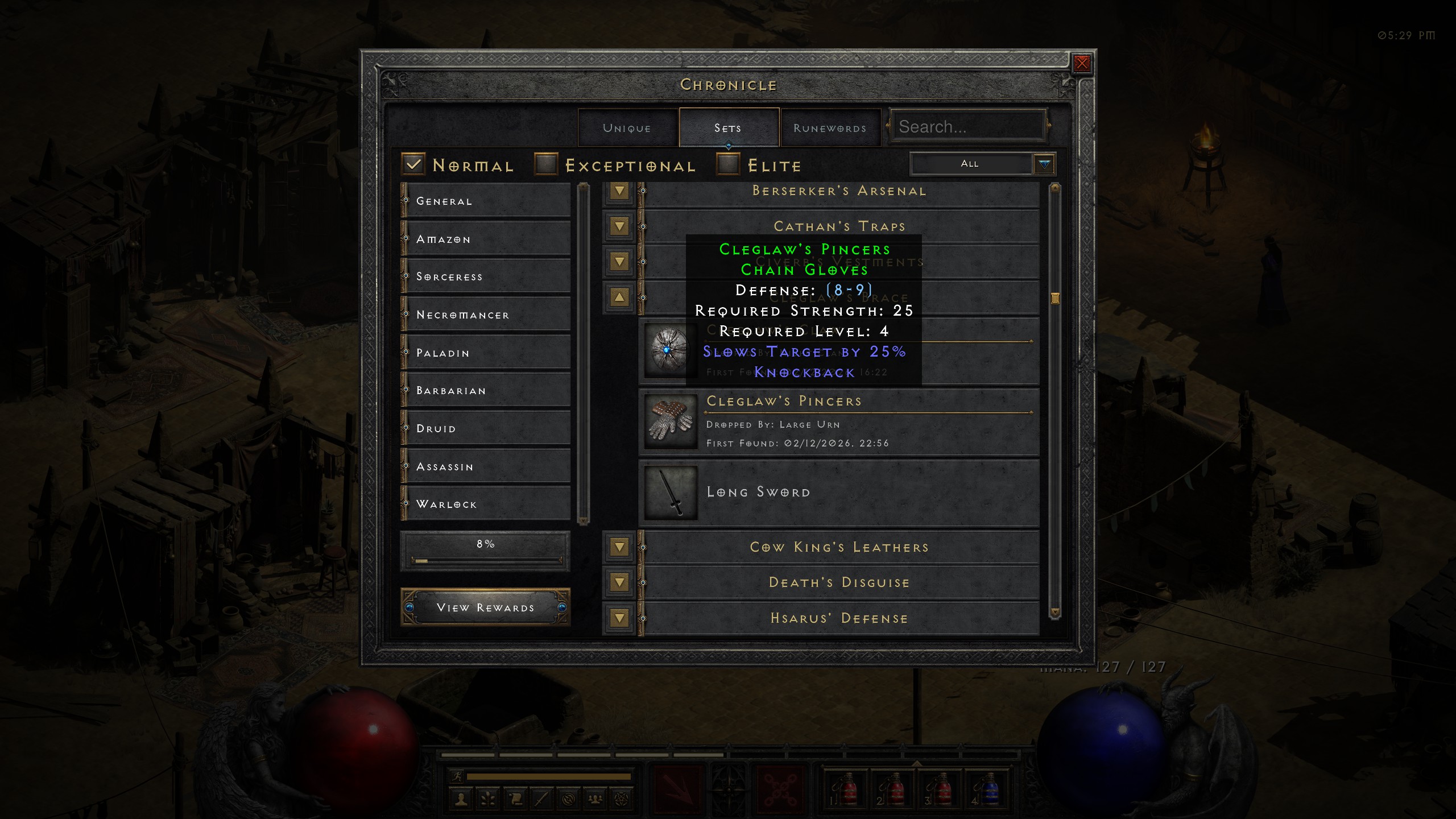
Task: Select the General category
Action: 486,201
